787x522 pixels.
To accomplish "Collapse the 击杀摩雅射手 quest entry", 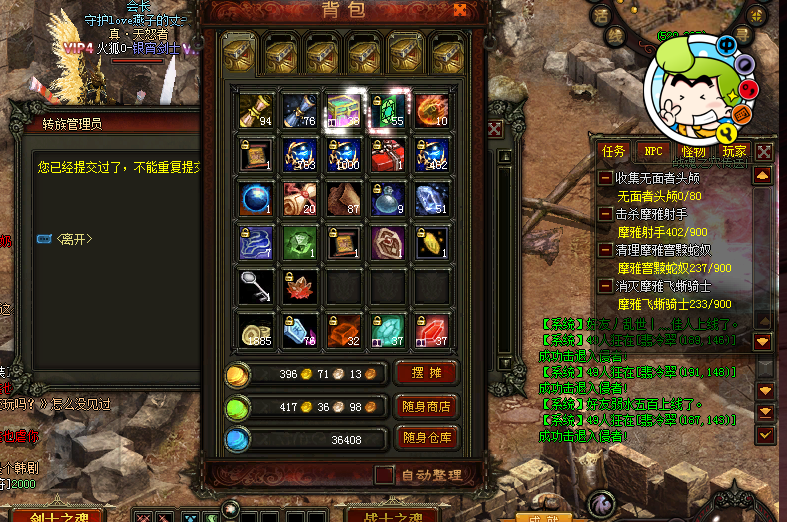I will pyautogui.click(x=606, y=214).
